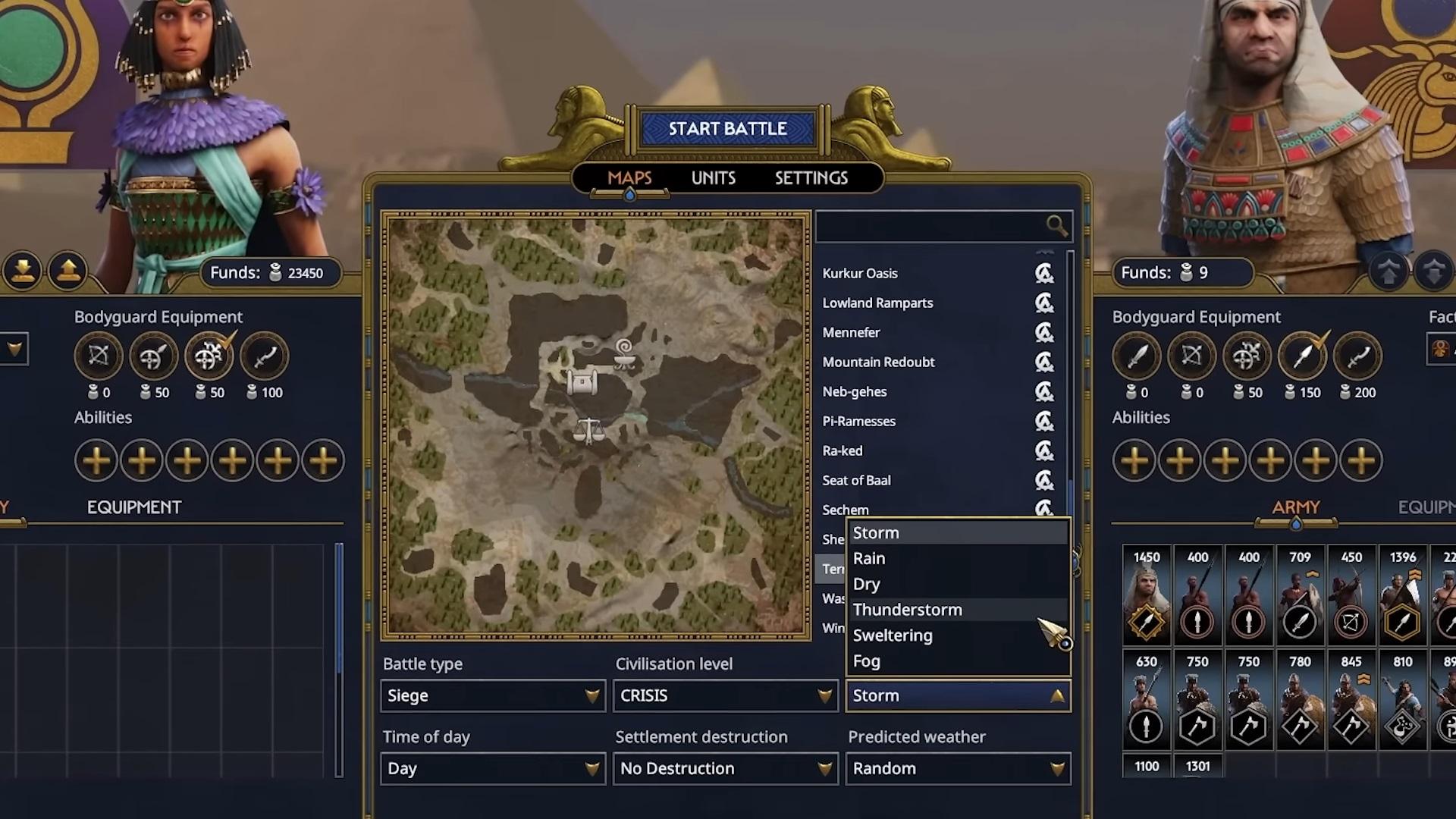Switch to the Units tab
Image resolution: width=1456 pixels, height=819 pixels.
[x=713, y=178]
